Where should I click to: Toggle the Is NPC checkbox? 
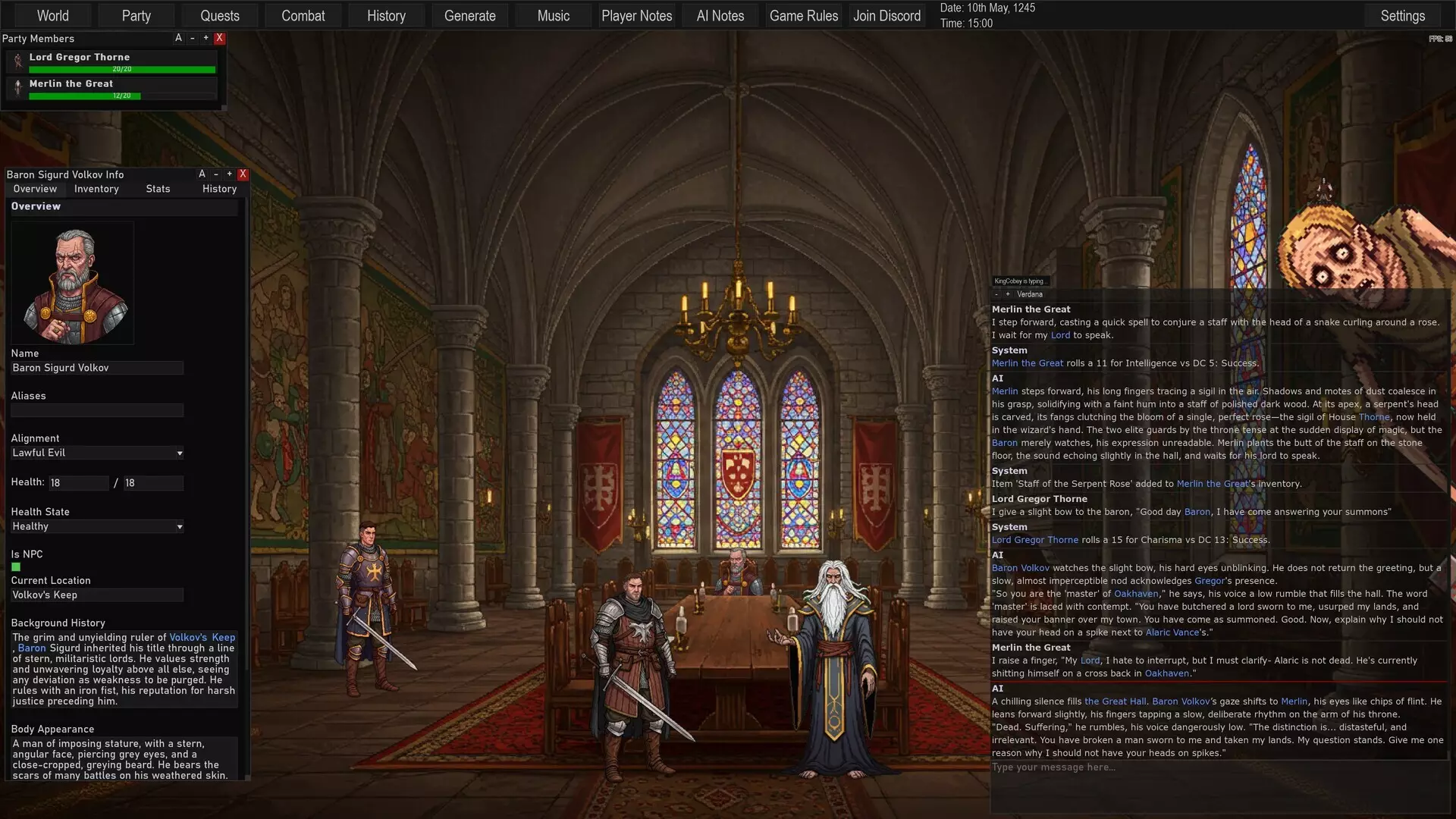point(16,567)
